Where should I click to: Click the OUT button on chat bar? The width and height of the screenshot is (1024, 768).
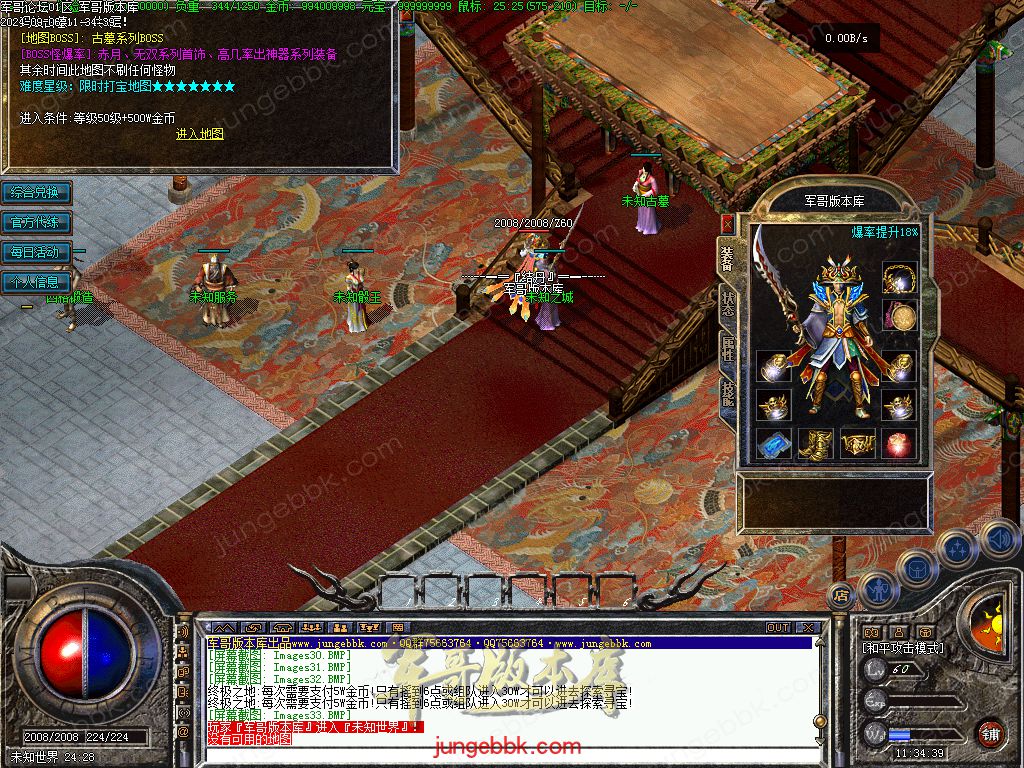778,628
